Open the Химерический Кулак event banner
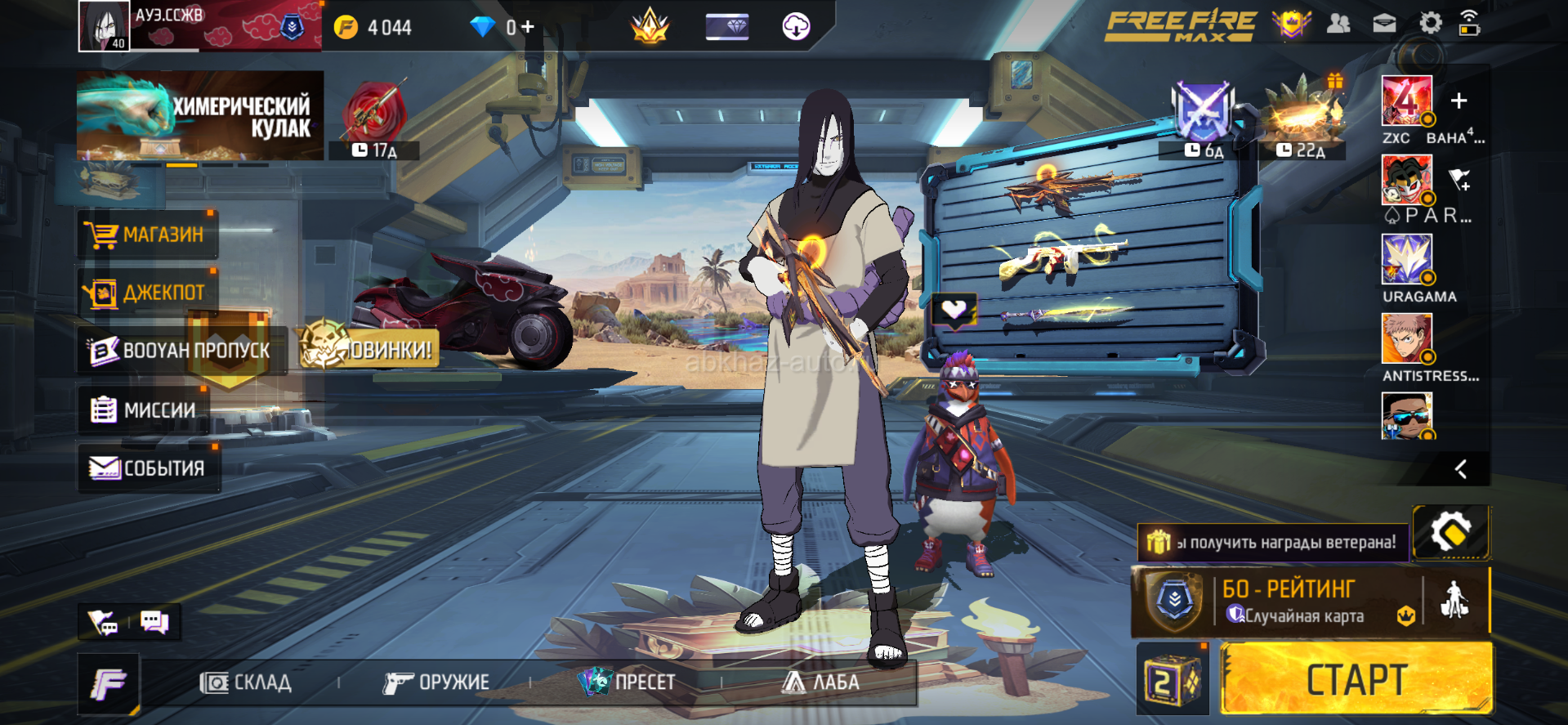The width and height of the screenshot is (1568, 725). pyautogui.click(x=200, y=115)
